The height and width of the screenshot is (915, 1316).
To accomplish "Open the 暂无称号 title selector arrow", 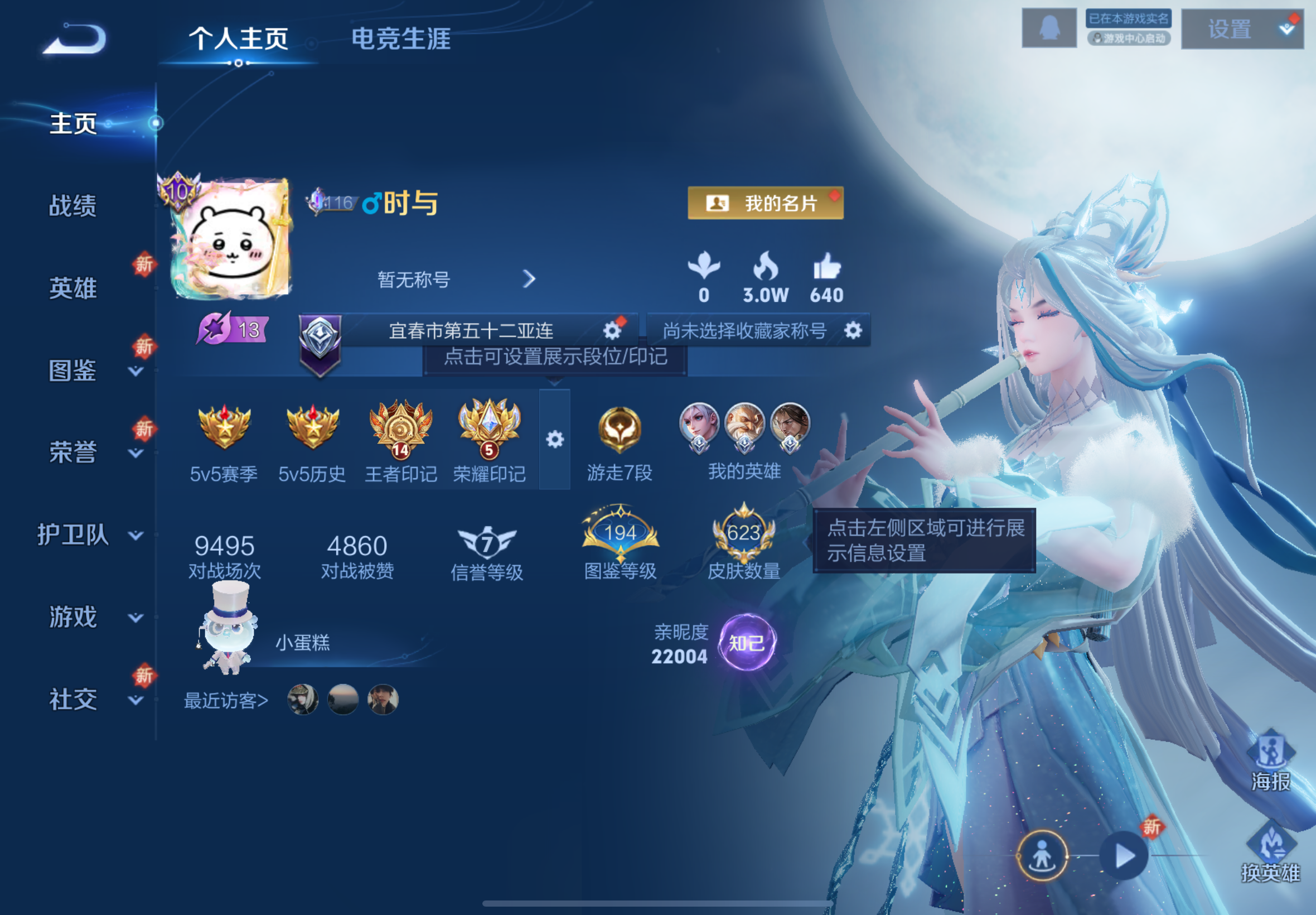I will 528,280.
